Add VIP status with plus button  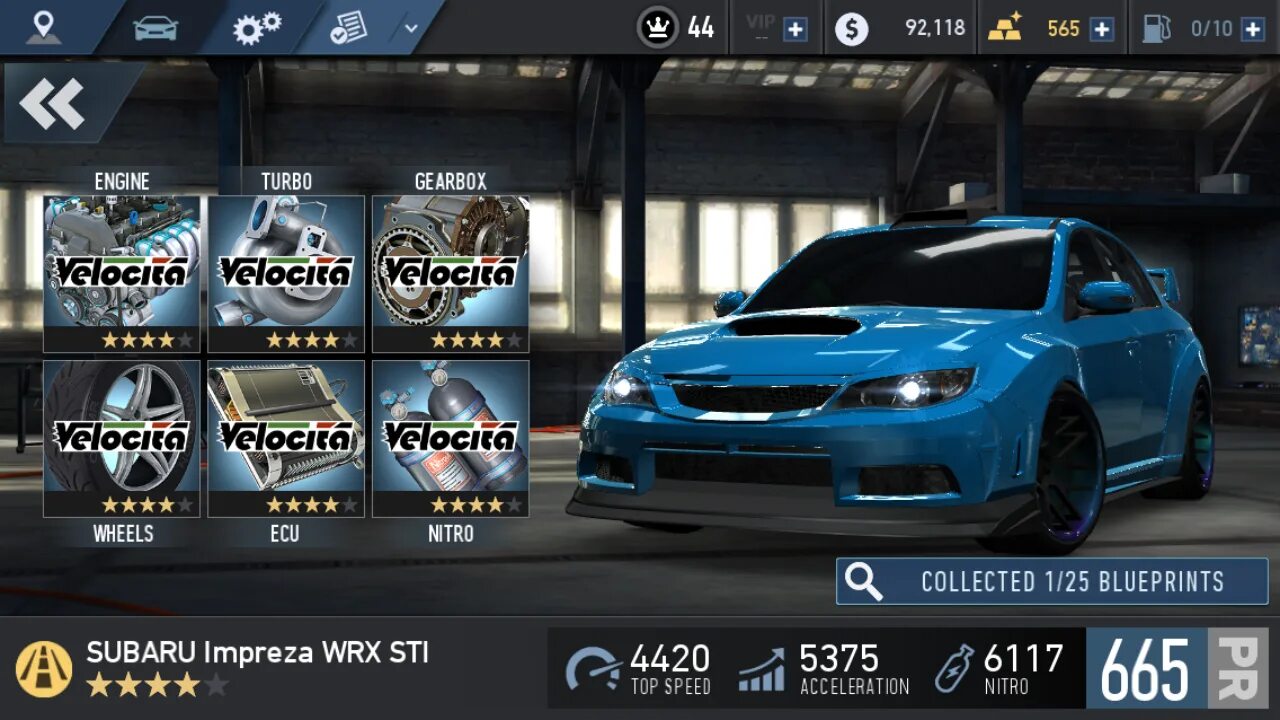point(795,29)
